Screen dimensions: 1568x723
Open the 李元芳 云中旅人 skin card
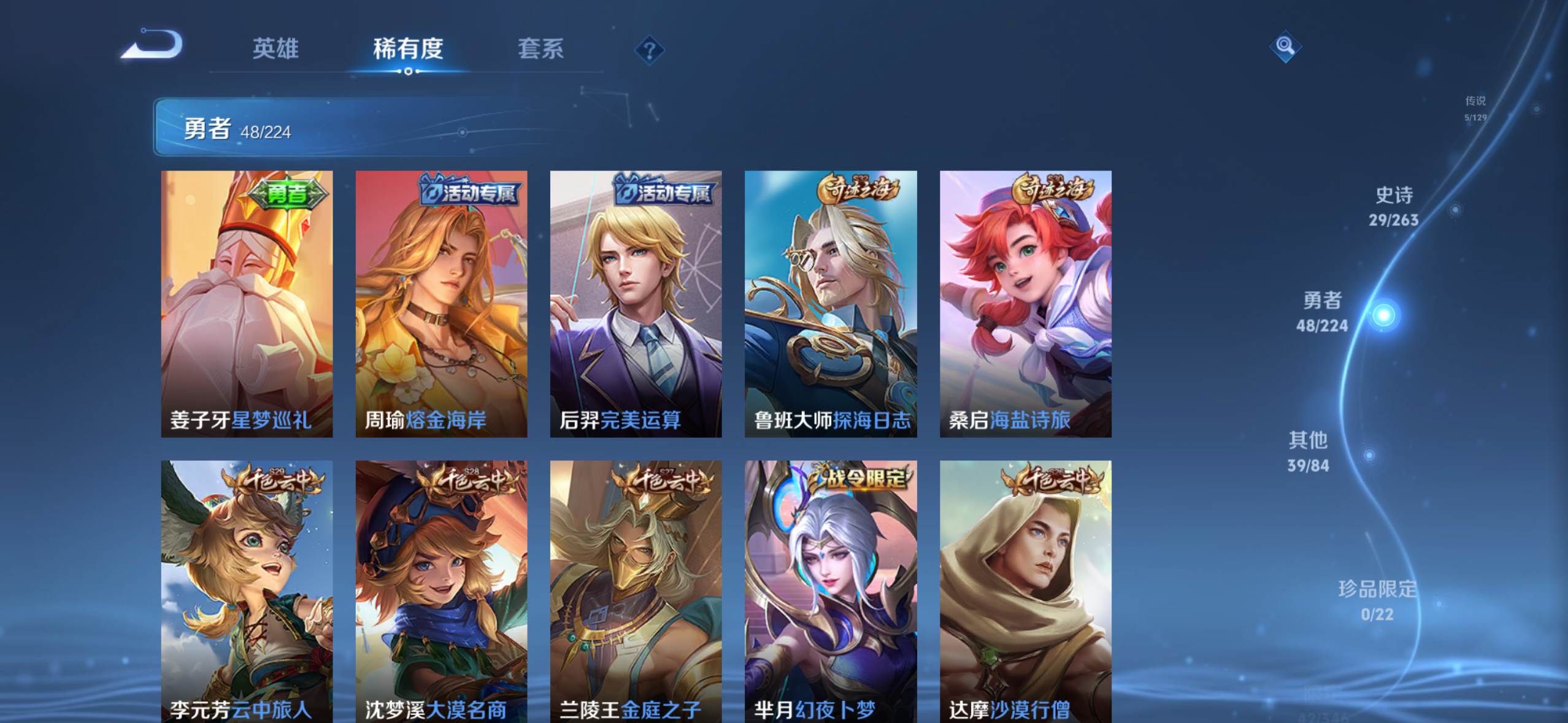(x=247, y=591)
